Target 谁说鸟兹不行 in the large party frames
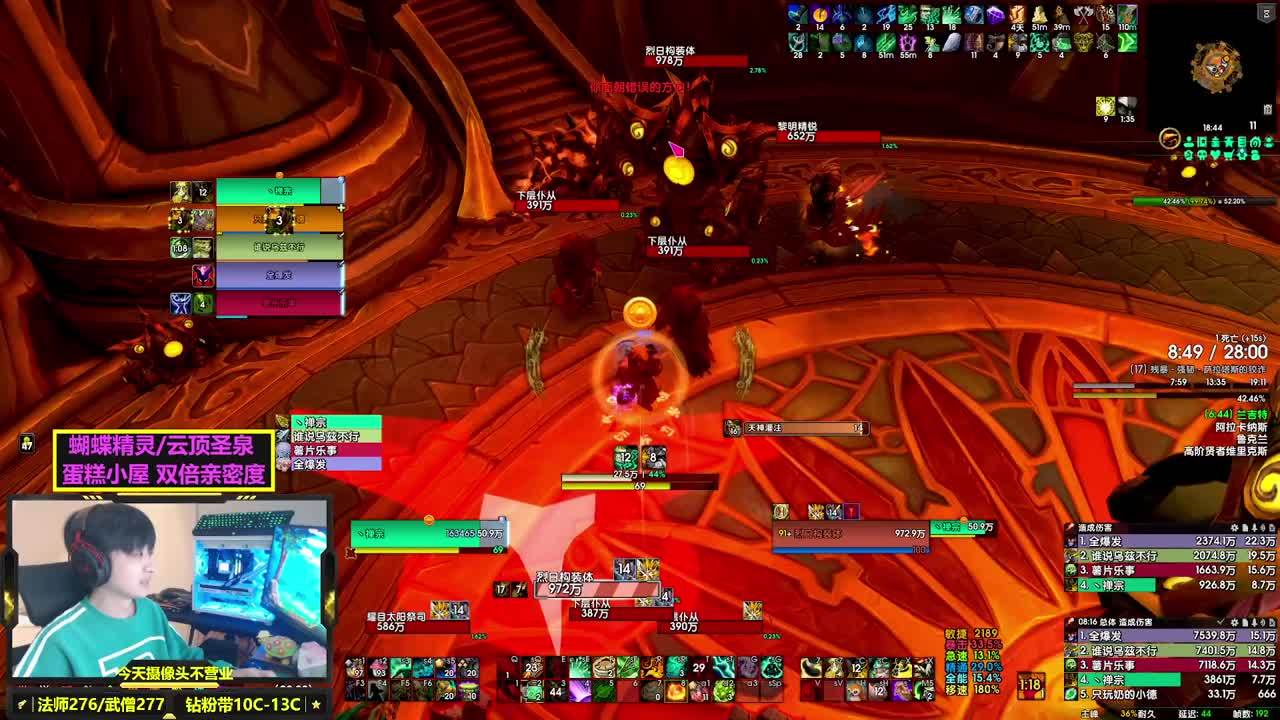1280x720 pixels. coord(279,246)
